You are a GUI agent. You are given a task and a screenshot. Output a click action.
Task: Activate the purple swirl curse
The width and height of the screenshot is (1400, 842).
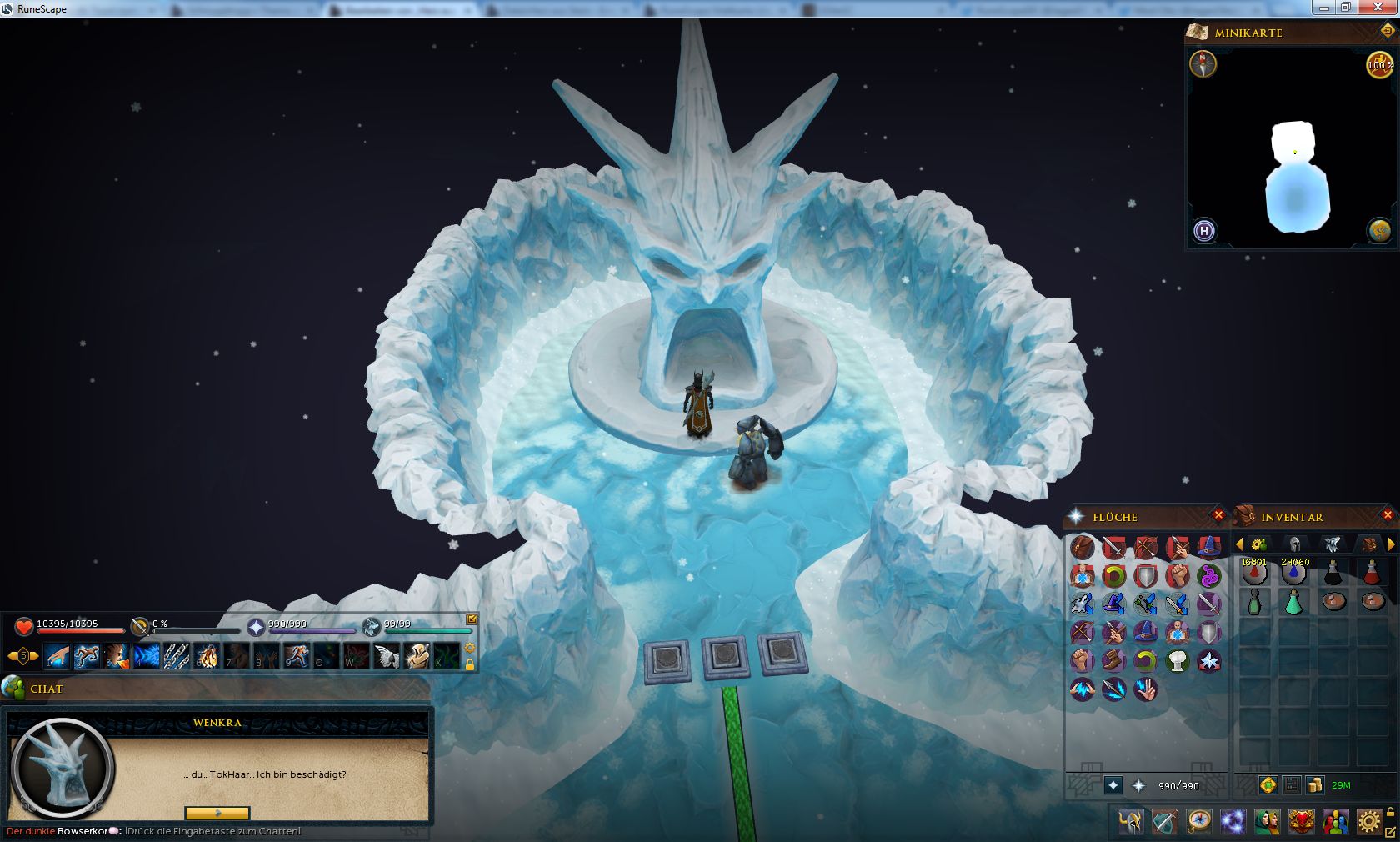pyautogui.click(x=1208, y=575)
